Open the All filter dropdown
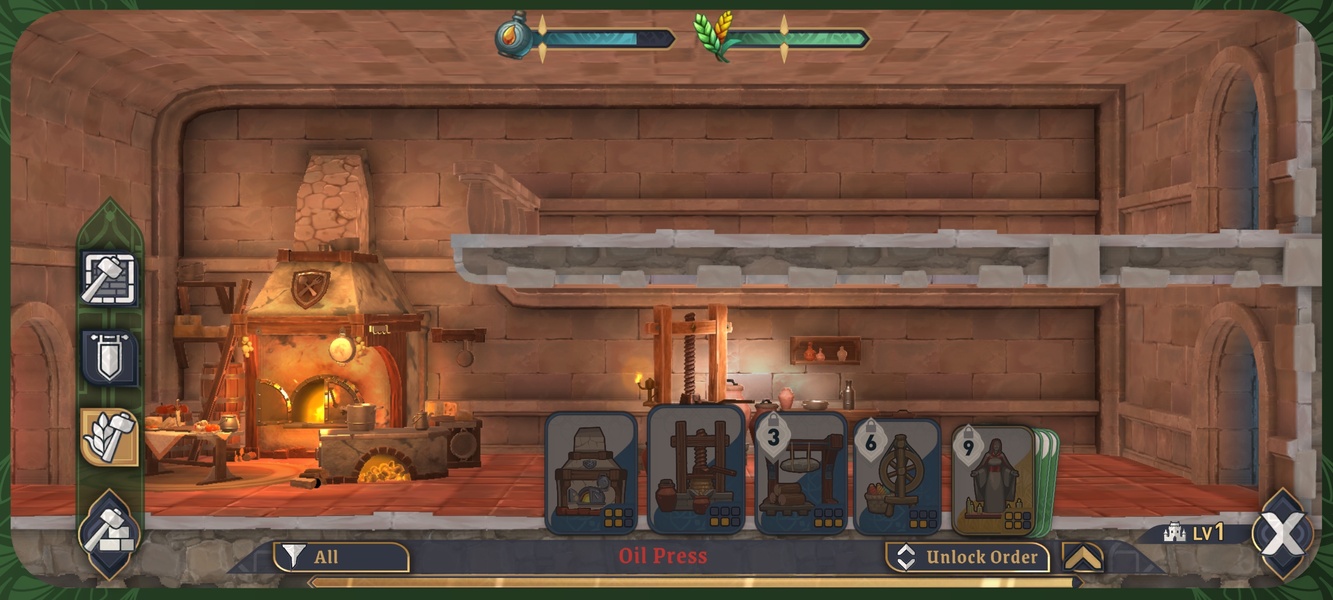The height and width of the screenshot is (600, 1333). [x=341, y=557]
